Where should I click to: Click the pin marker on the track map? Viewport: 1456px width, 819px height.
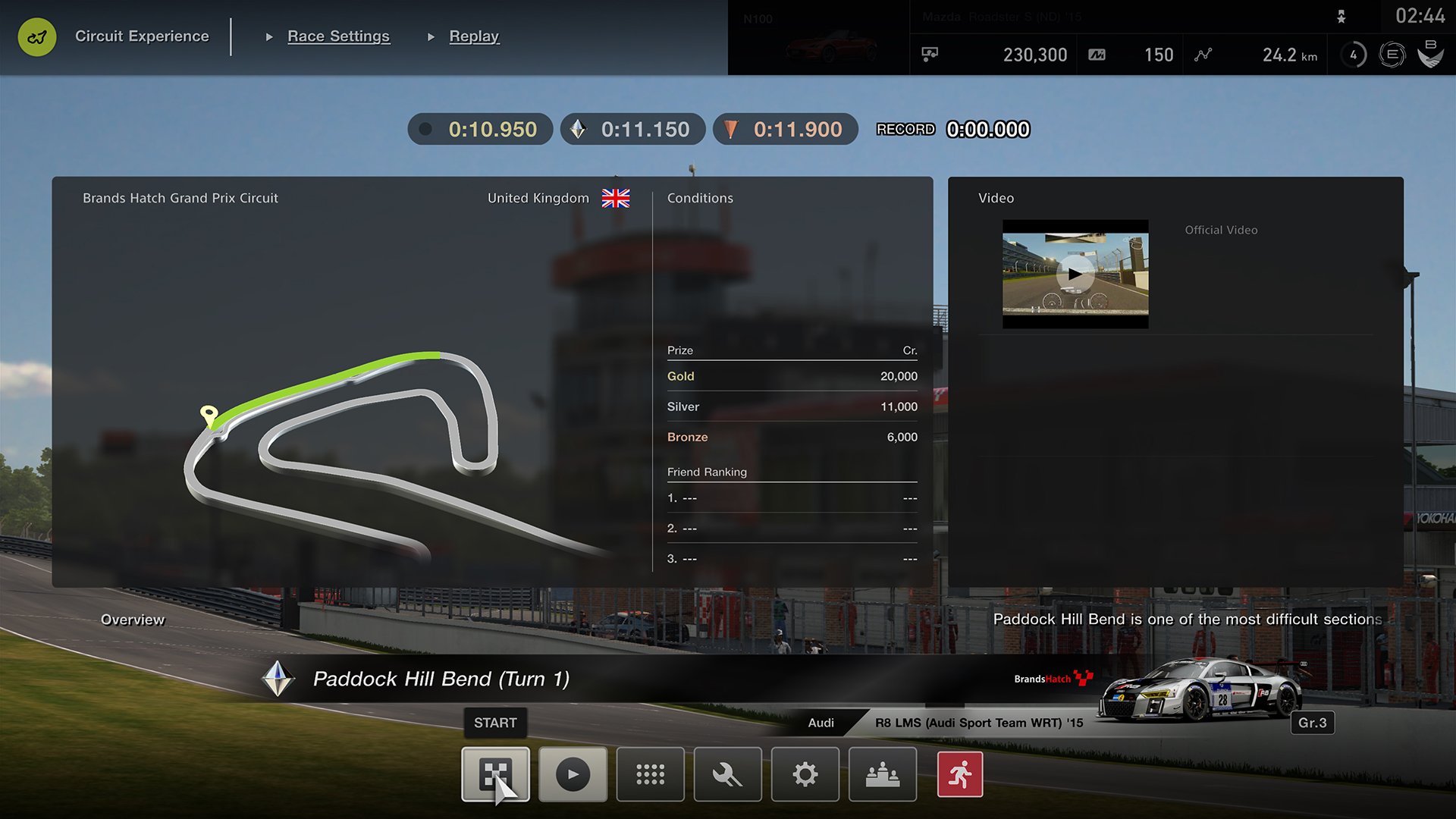tap(209, 414)
